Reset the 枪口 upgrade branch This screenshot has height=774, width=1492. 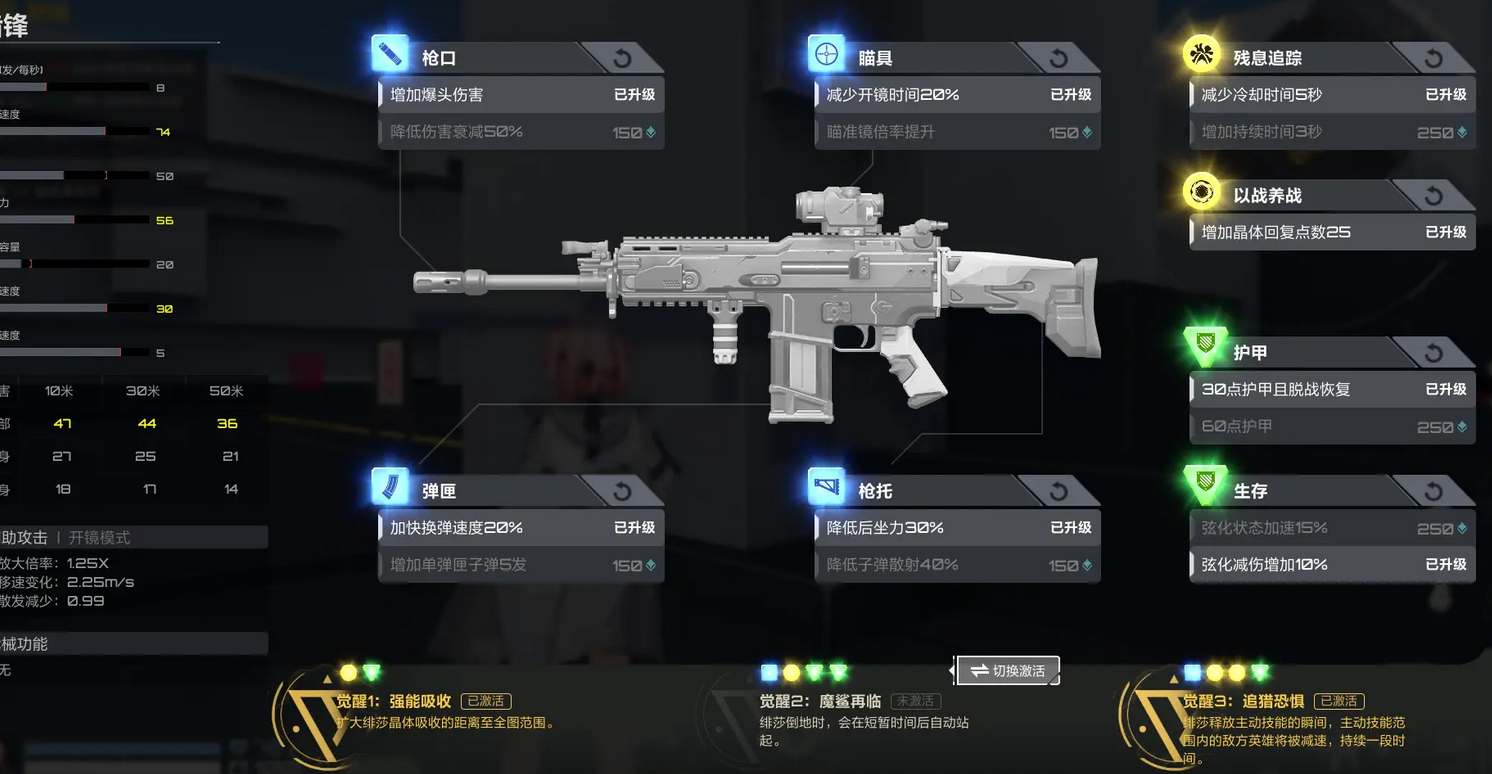point(621,58)
